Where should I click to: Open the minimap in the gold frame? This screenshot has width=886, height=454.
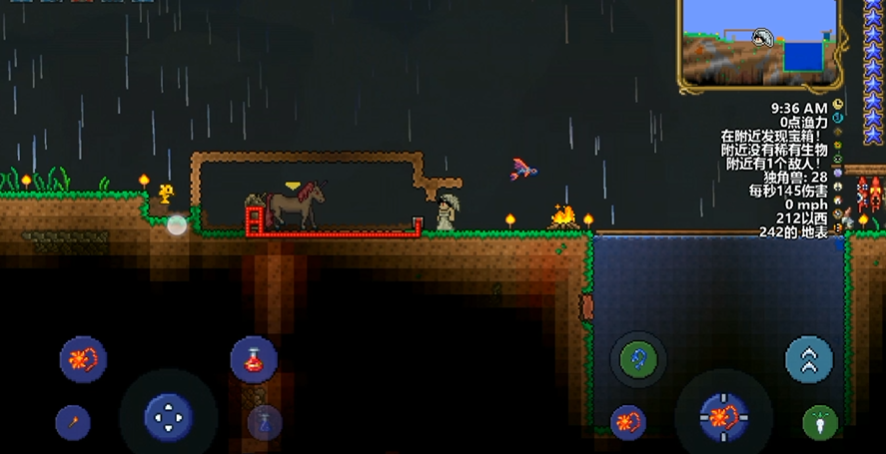tap(759, 41)
